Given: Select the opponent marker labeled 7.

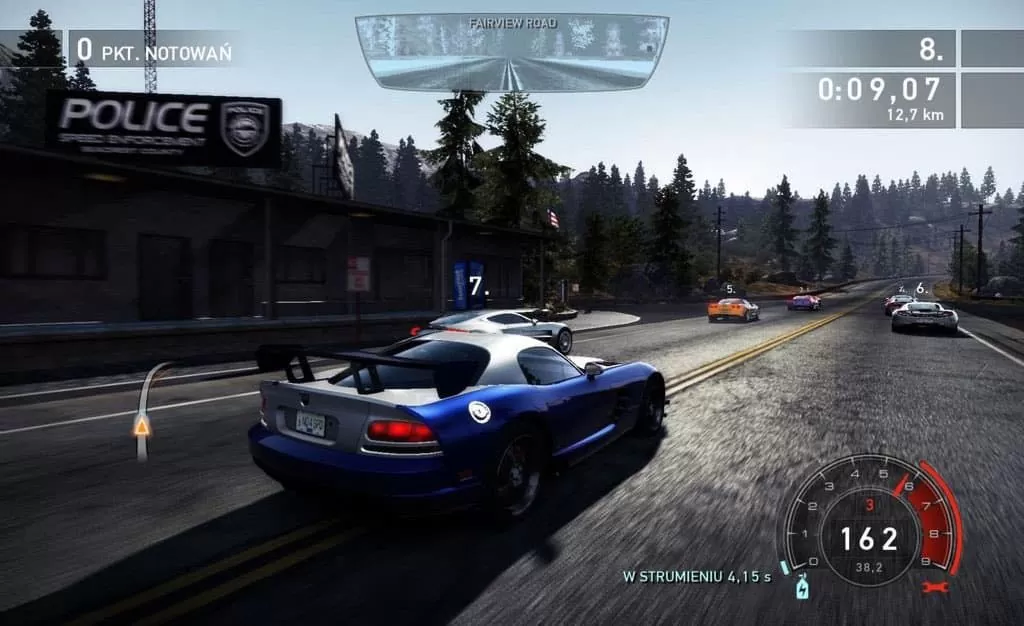Looking at the screenshot, I should (x=477, y=286).
